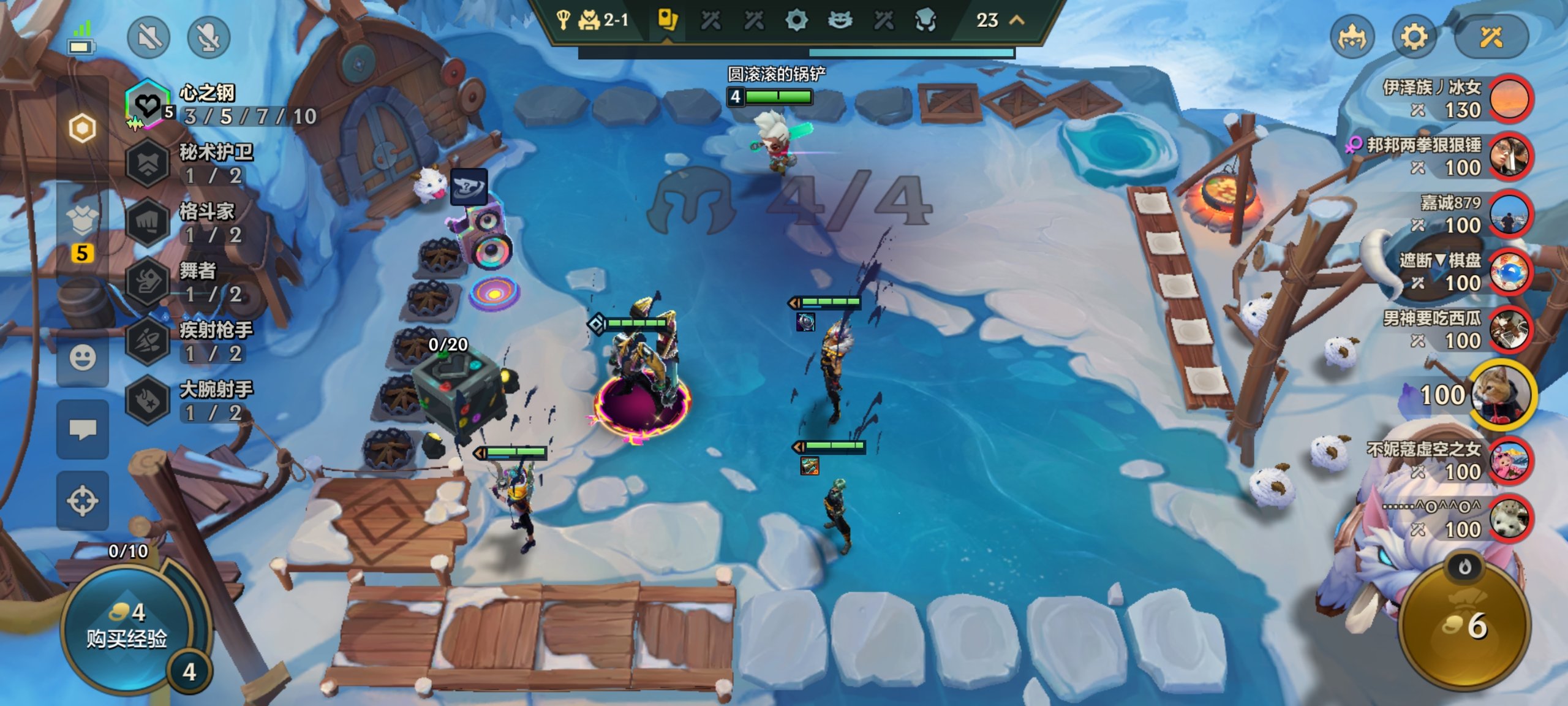
Task: Toggle the muted speaker icon
Action: click(x=148, y=38)
